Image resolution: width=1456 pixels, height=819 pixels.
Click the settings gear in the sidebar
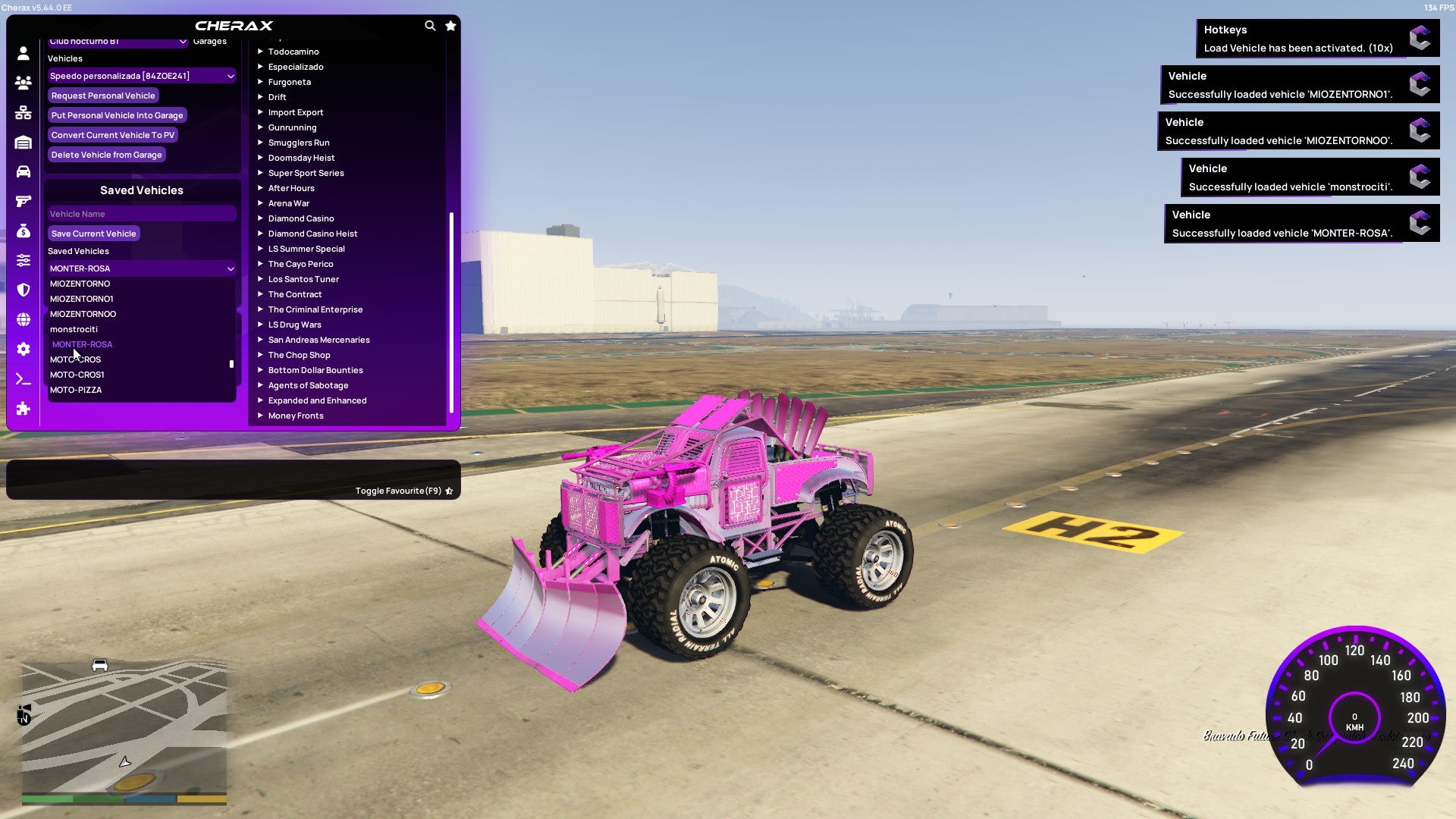pos(23,349)
